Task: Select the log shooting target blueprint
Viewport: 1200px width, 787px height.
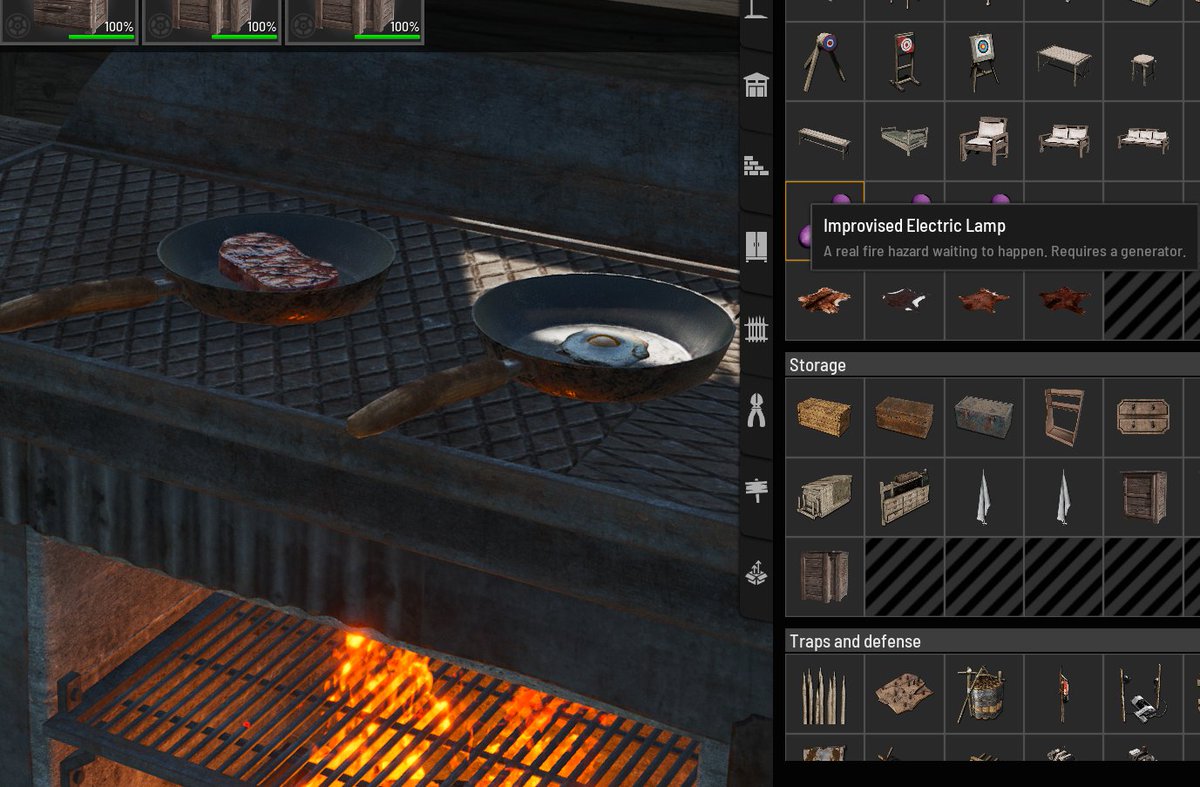Action: (824, 62)
